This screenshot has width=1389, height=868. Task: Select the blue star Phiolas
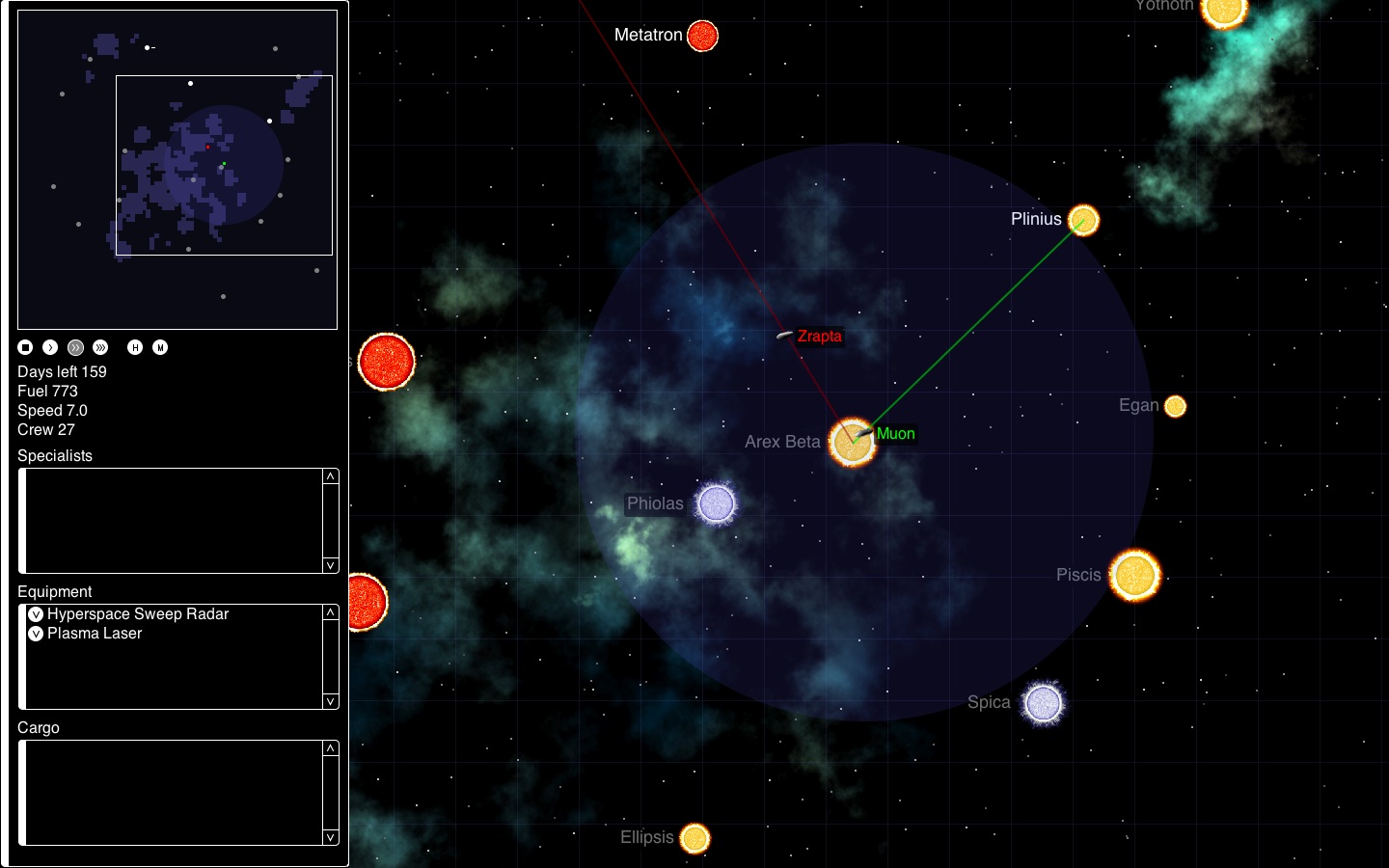coord(715,503)
